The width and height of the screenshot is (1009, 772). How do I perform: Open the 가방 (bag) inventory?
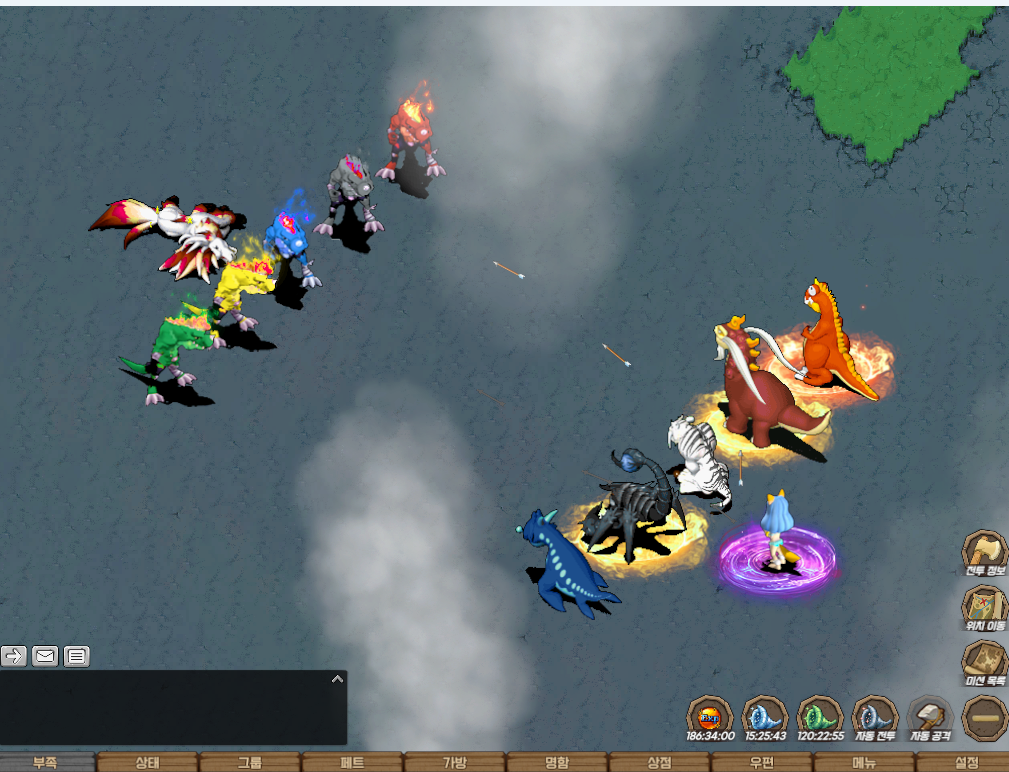pos(455,762)
